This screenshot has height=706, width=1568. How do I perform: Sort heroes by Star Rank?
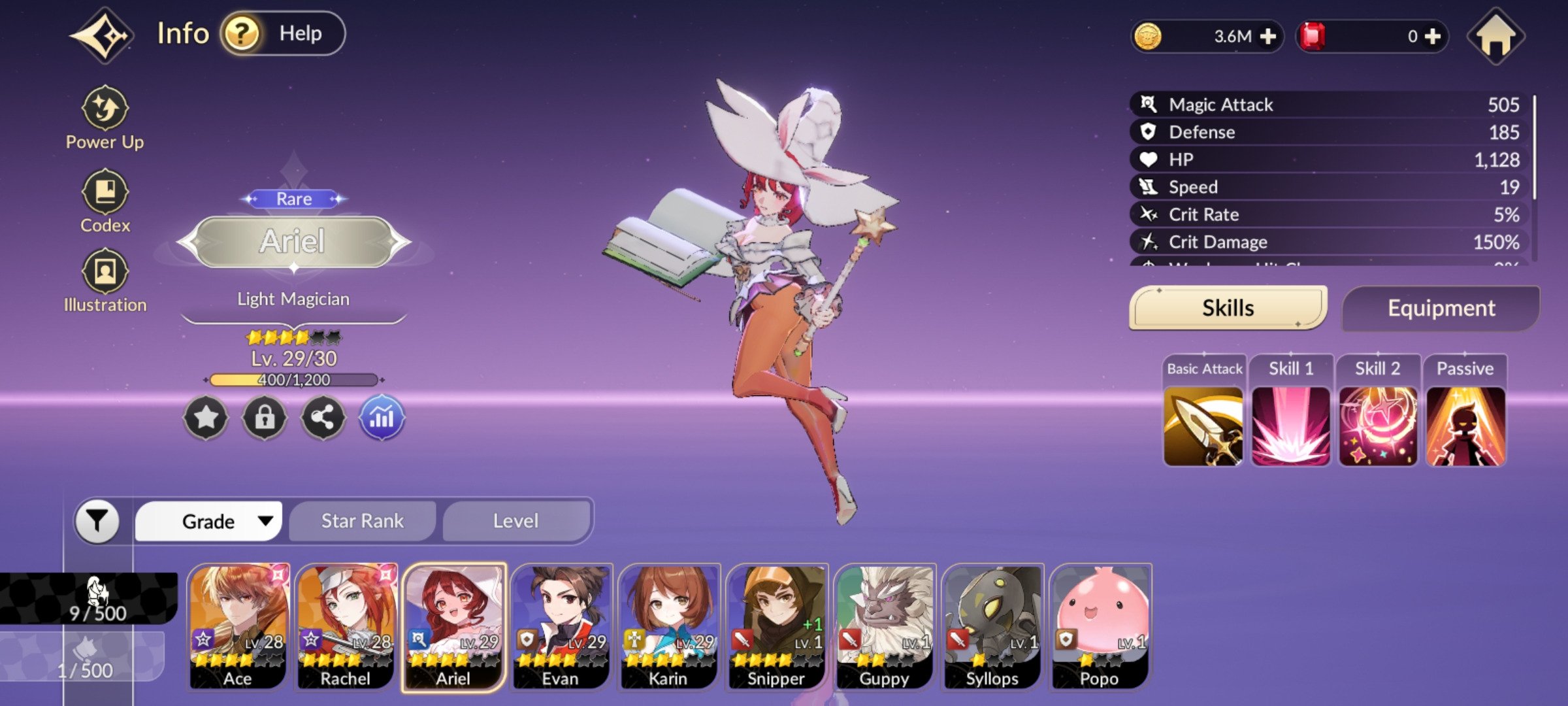[362, 521]
